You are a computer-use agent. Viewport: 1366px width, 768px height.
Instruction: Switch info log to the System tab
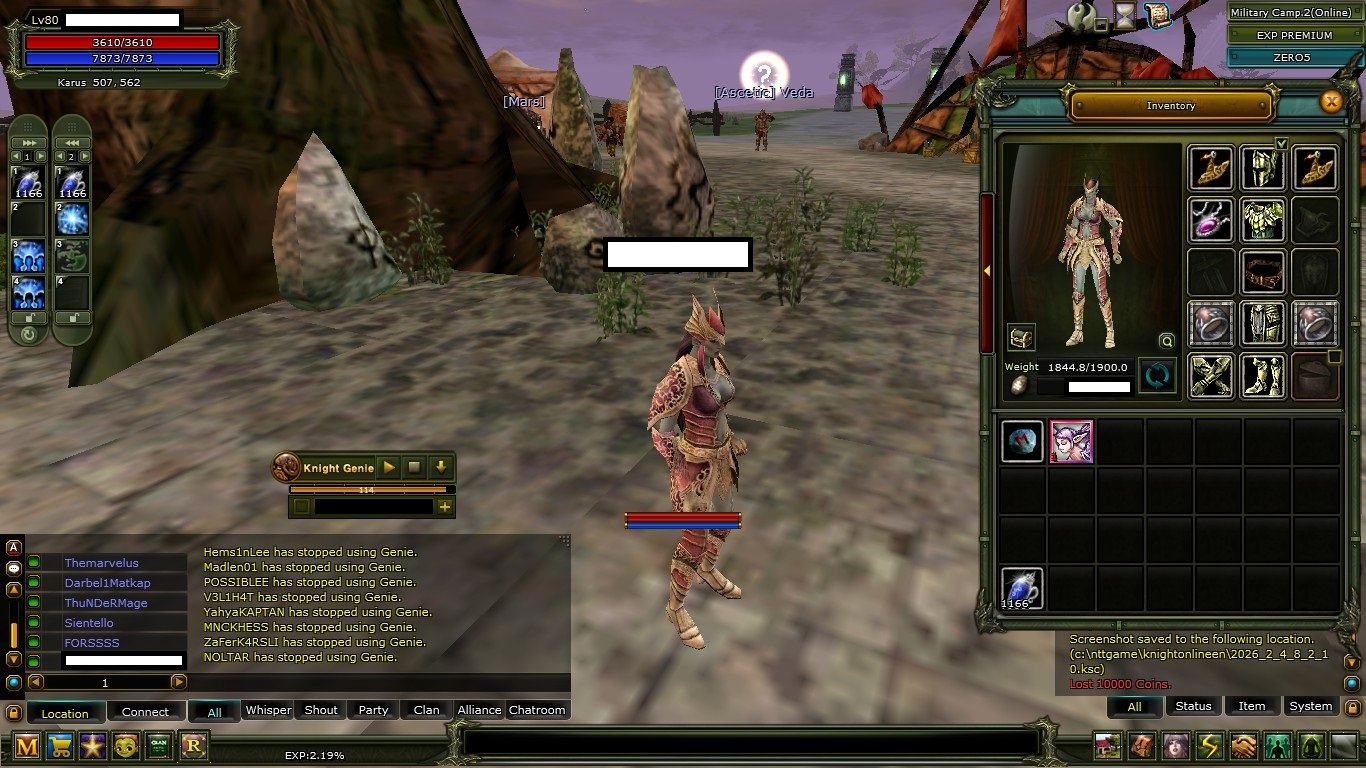pos(1310,706)
